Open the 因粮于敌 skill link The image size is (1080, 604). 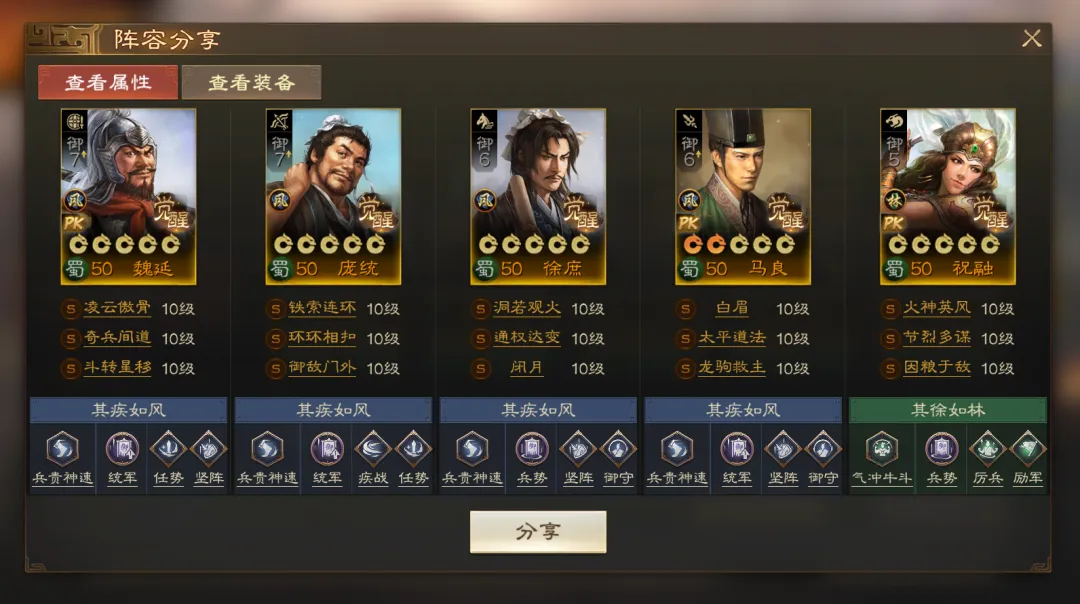[937, 368]
